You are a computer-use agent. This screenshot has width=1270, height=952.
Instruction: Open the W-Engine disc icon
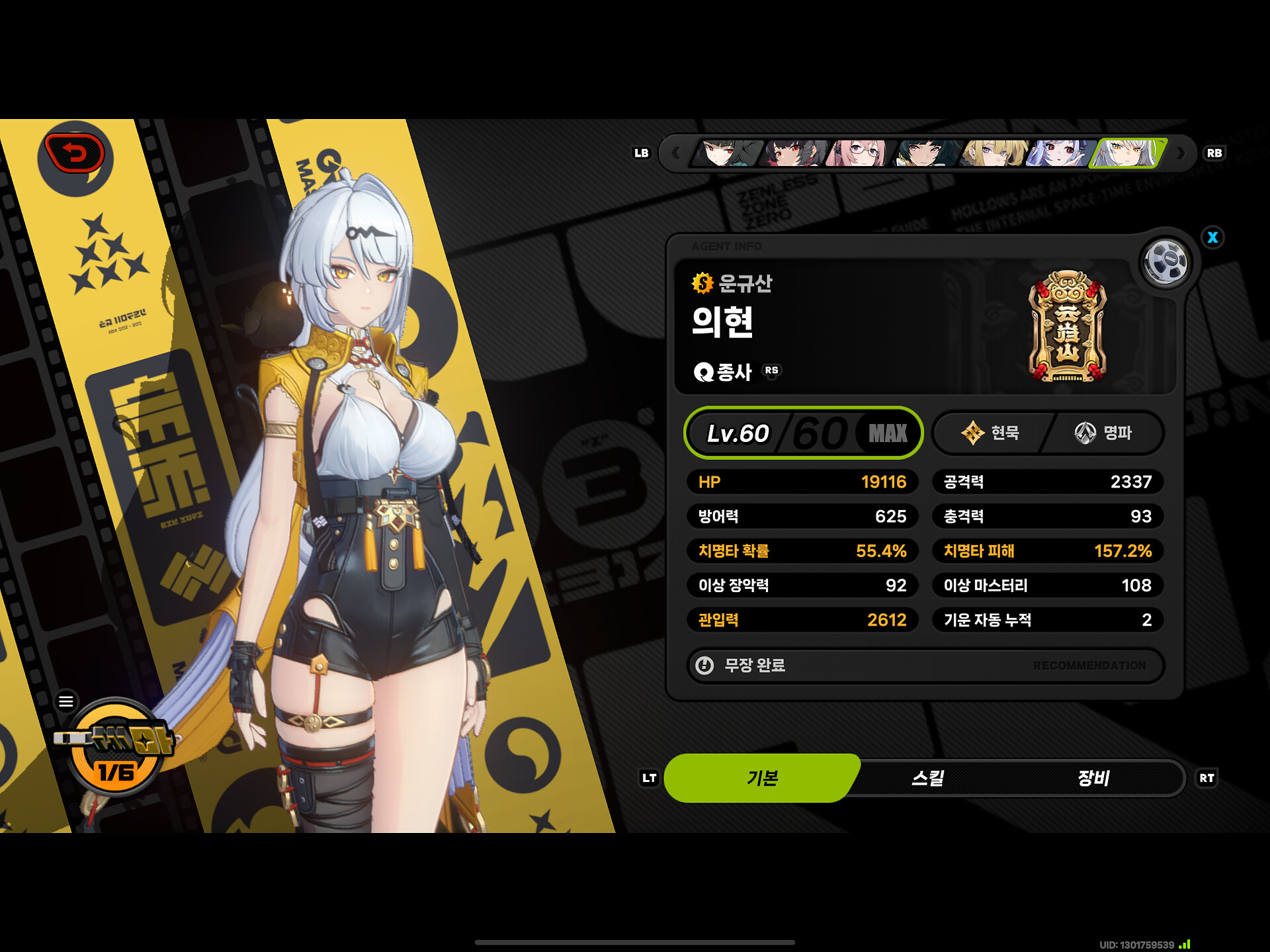pos(1165,263)
